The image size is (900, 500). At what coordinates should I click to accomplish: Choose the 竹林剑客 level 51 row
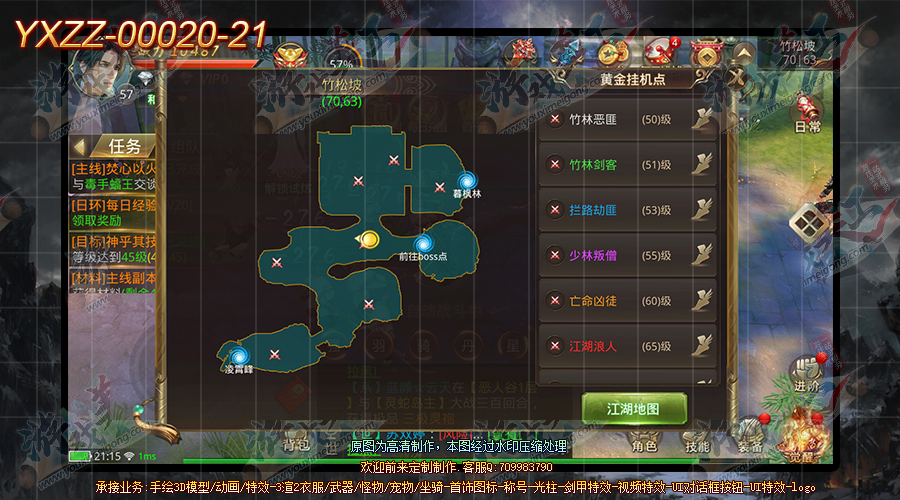click(x=628, y=165)
